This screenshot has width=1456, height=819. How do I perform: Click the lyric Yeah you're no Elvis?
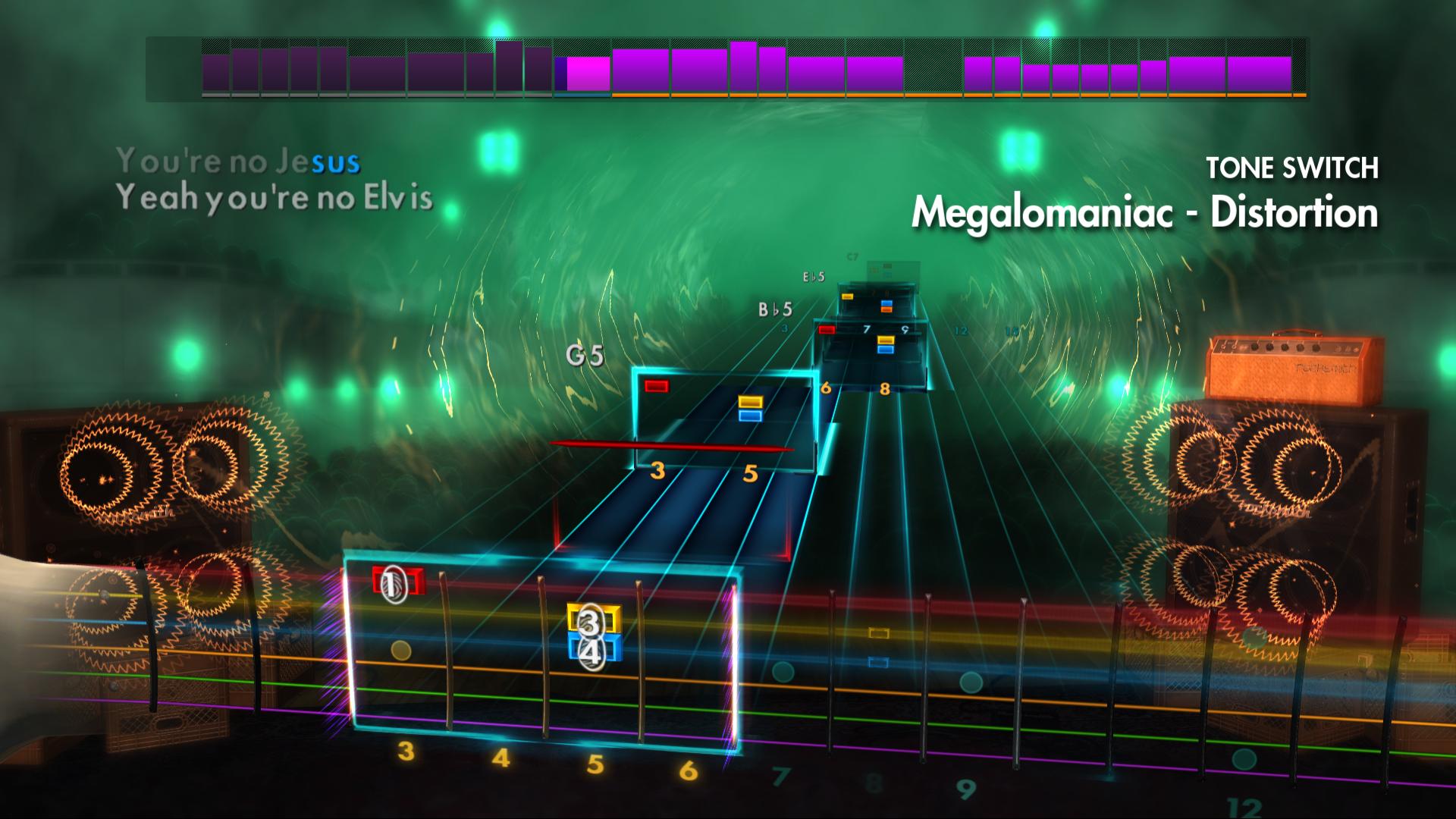click(275, 199)
